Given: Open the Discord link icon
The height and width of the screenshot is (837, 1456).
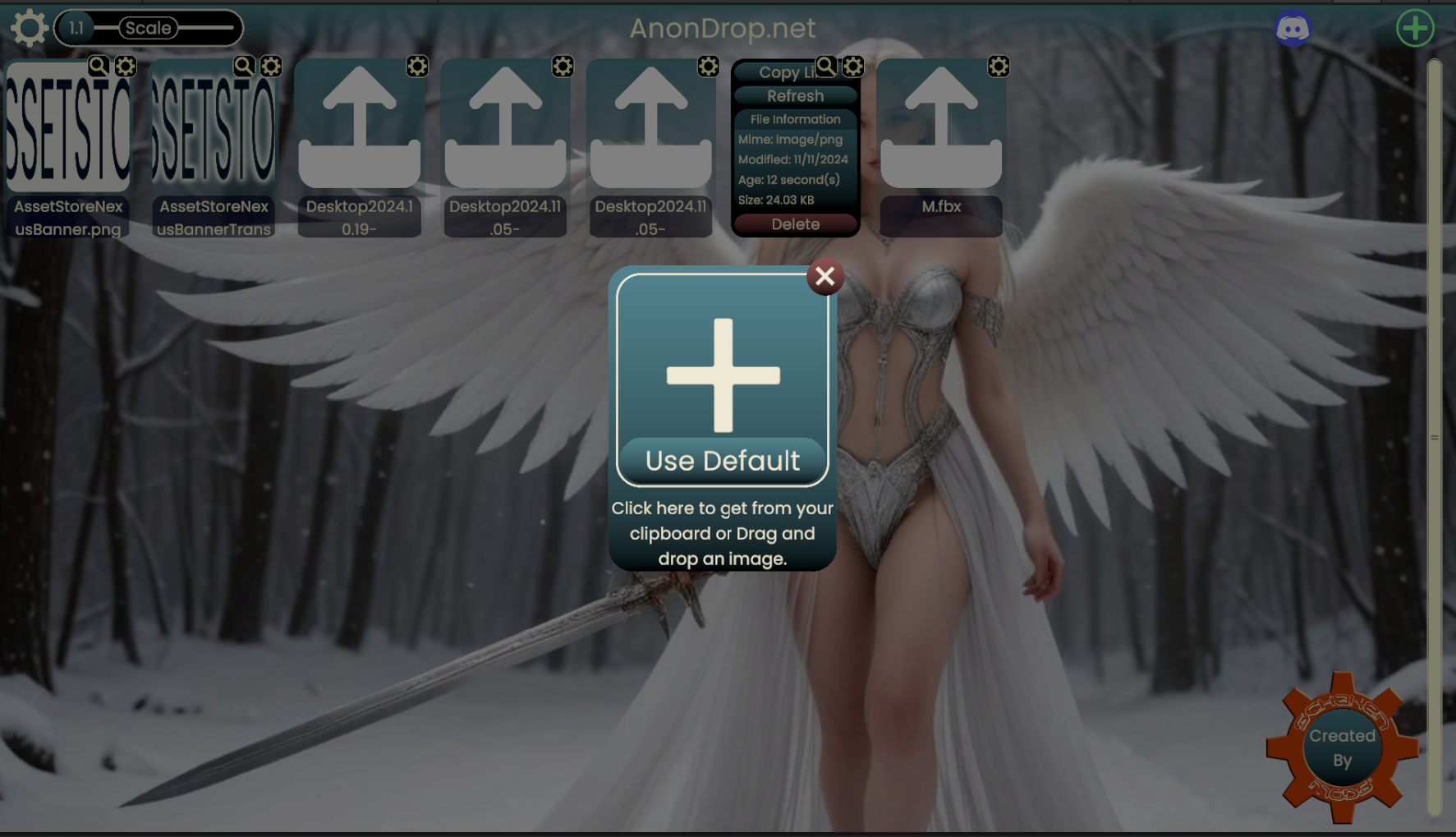Looking at the screenshot, I should [x=1292, y=29].
